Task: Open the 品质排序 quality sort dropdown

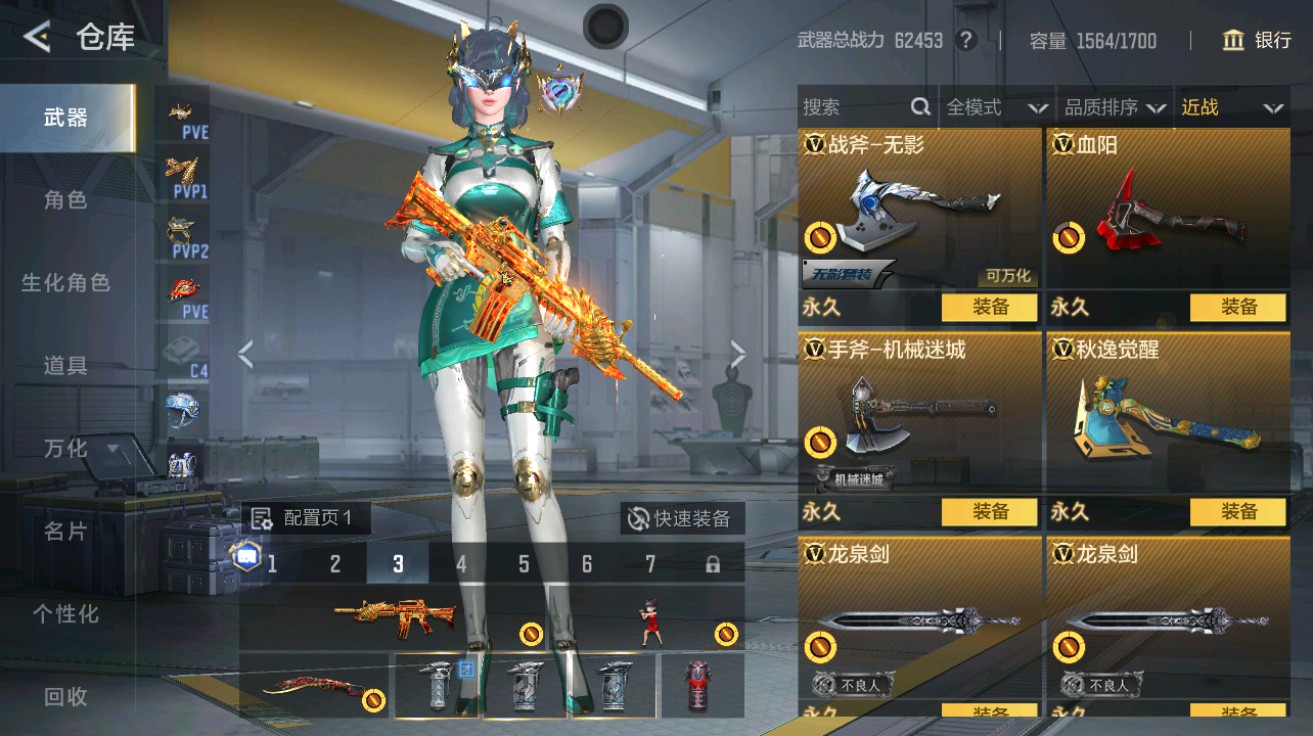Action: (1113, 108)
